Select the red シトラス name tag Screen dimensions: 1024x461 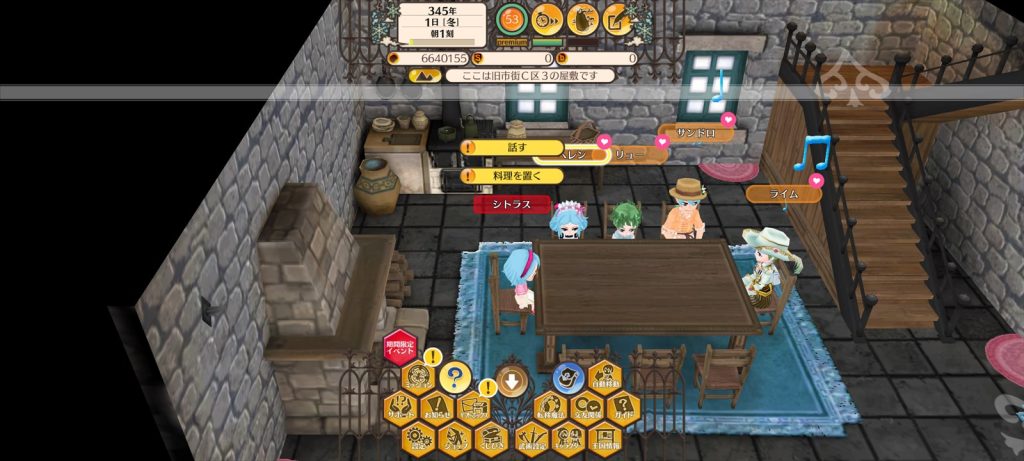coord(512,205)
